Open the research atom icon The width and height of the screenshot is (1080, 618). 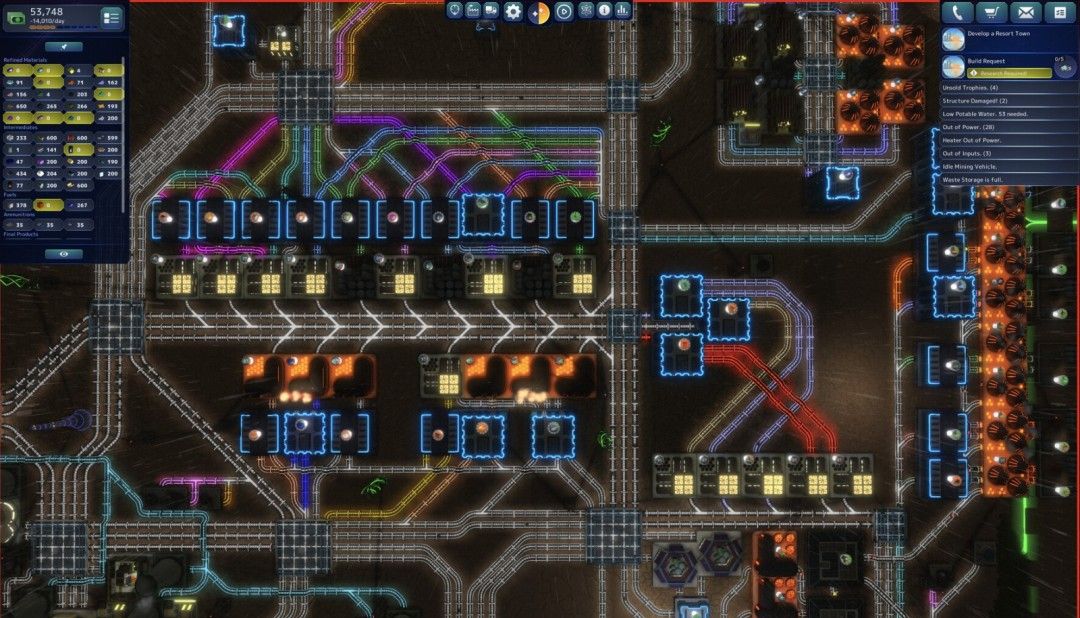(585, 11)
